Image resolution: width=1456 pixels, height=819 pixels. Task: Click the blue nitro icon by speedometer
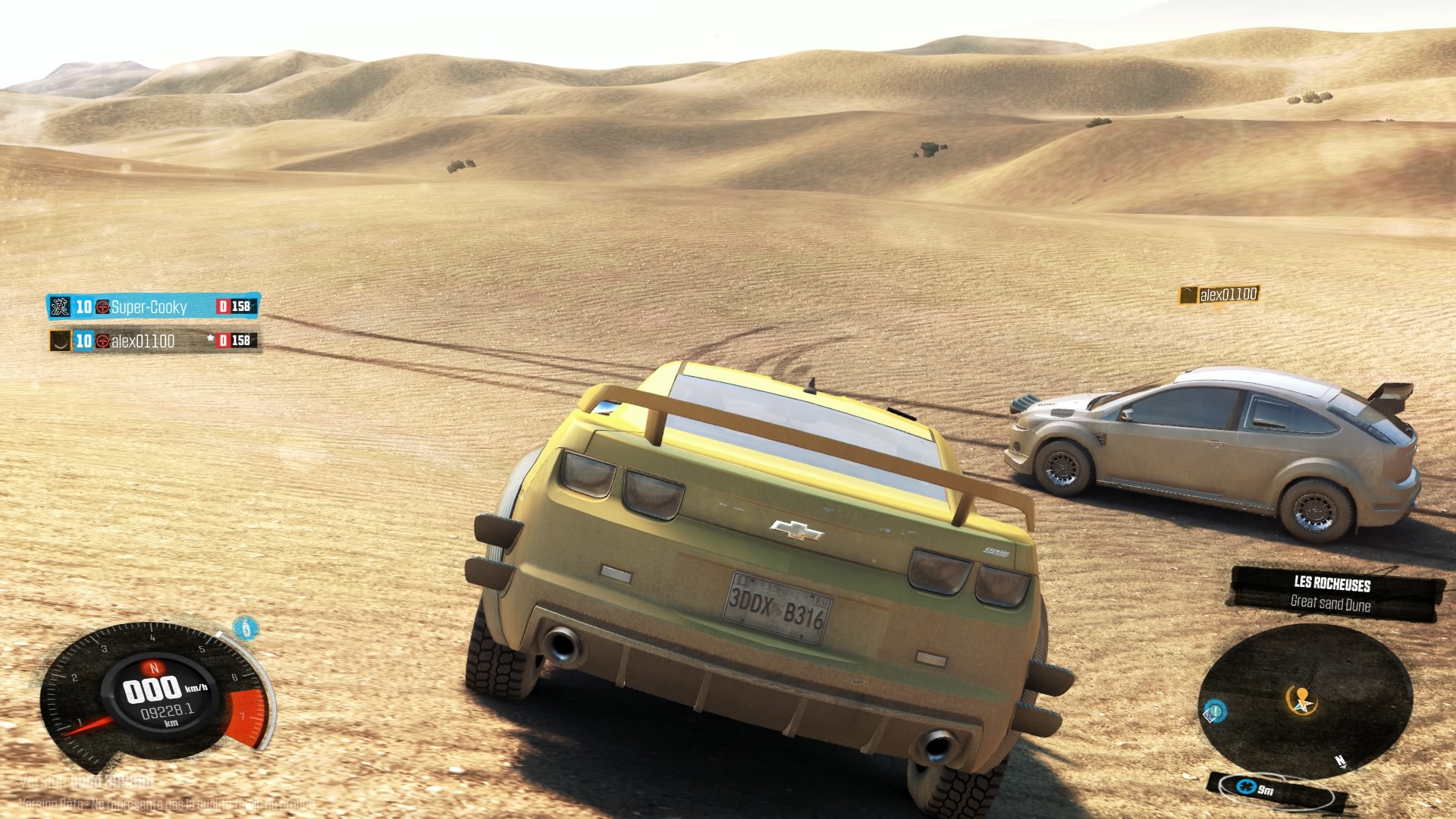(243, 628)
